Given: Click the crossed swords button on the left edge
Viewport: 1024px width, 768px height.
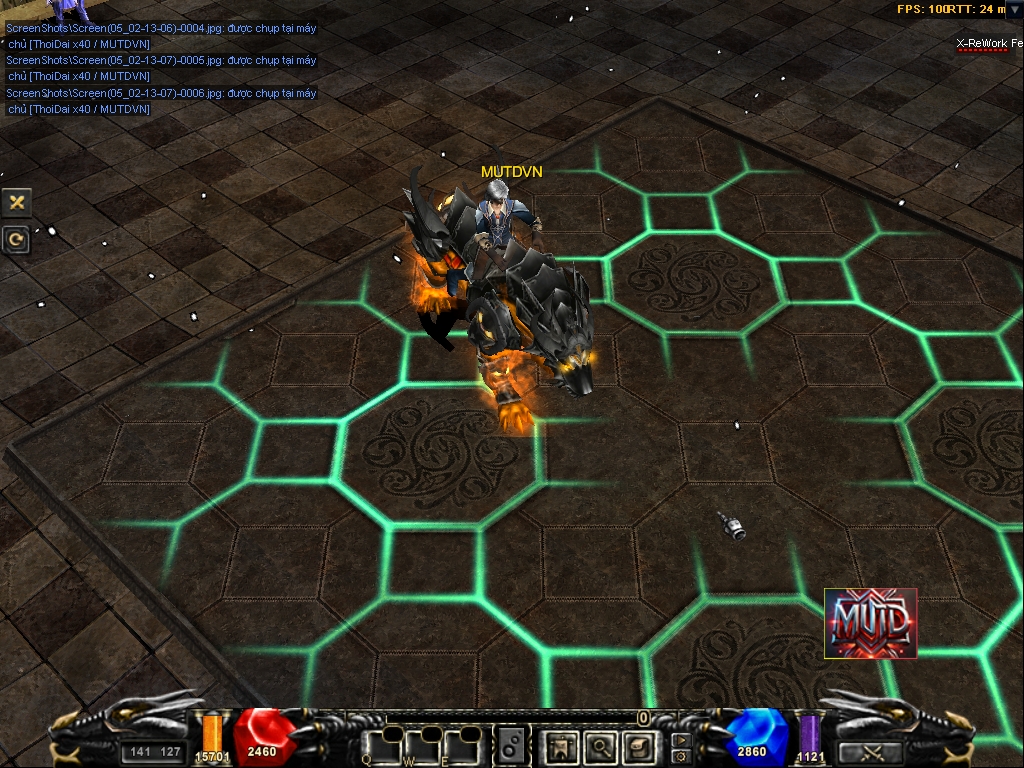Looking at the screenshot, I should click(x=17, y=202).
